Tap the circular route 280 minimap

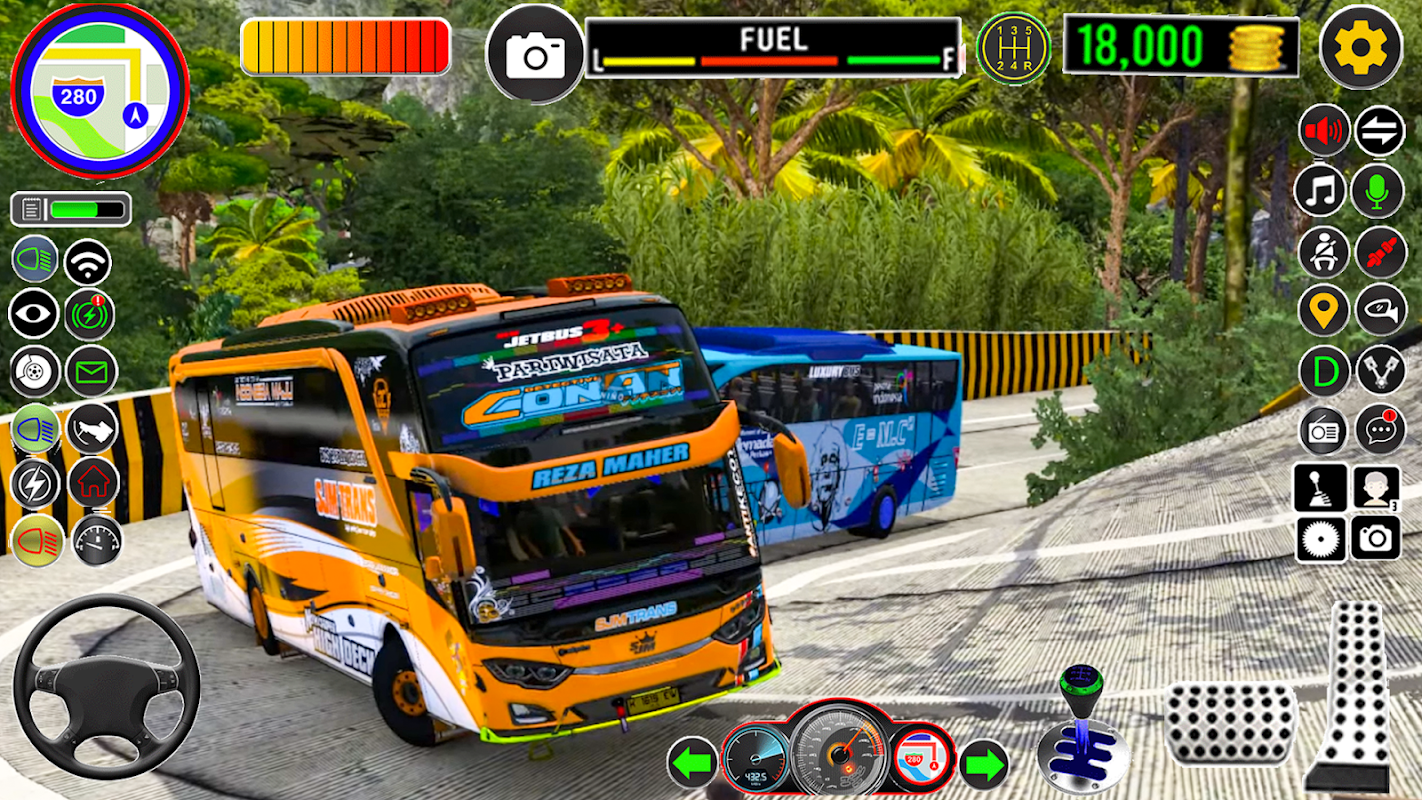(x=99, y=91)
